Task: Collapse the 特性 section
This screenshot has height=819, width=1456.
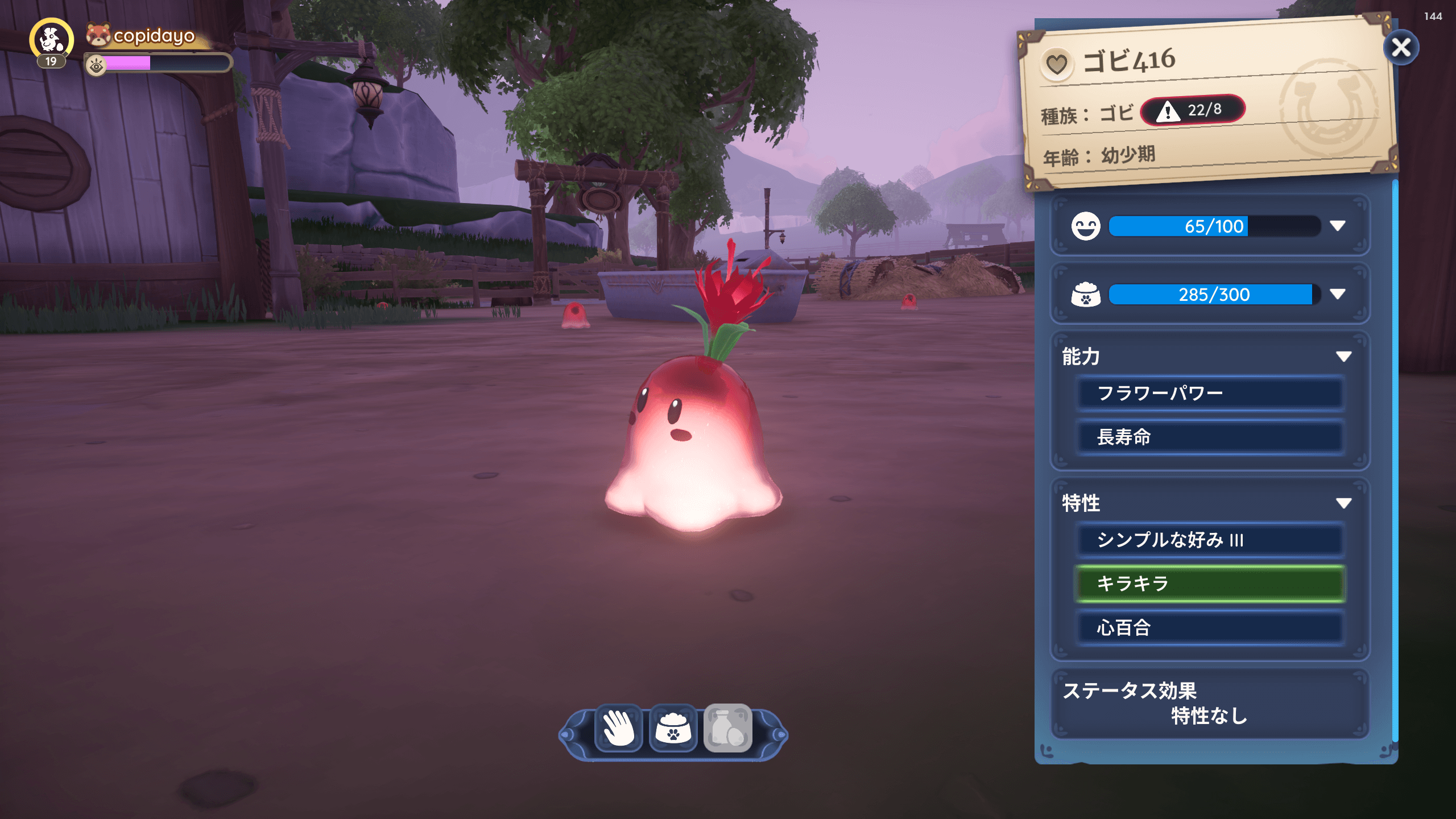Action: [x=1343, y=503]
